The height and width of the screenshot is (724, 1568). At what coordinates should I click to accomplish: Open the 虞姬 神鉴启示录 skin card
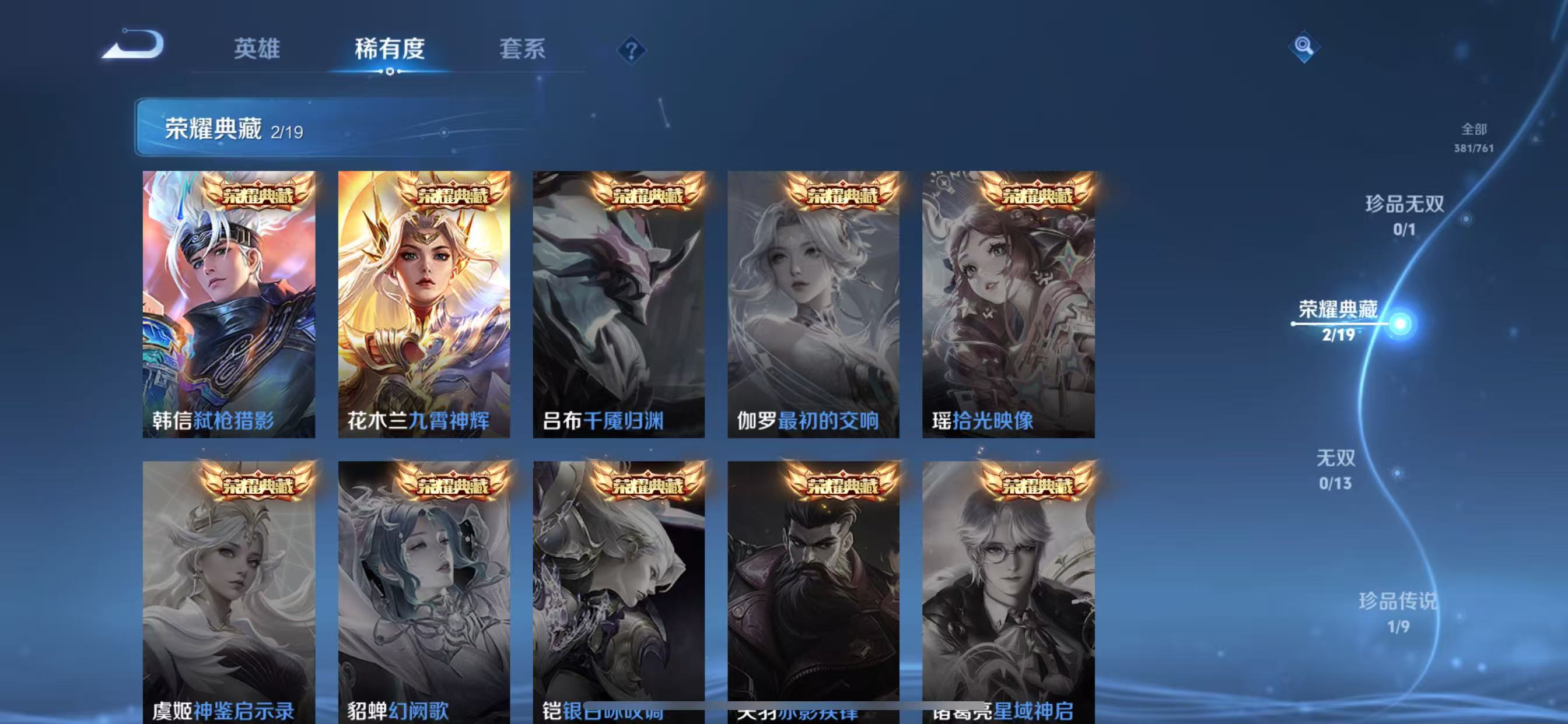tap(229, 590)
